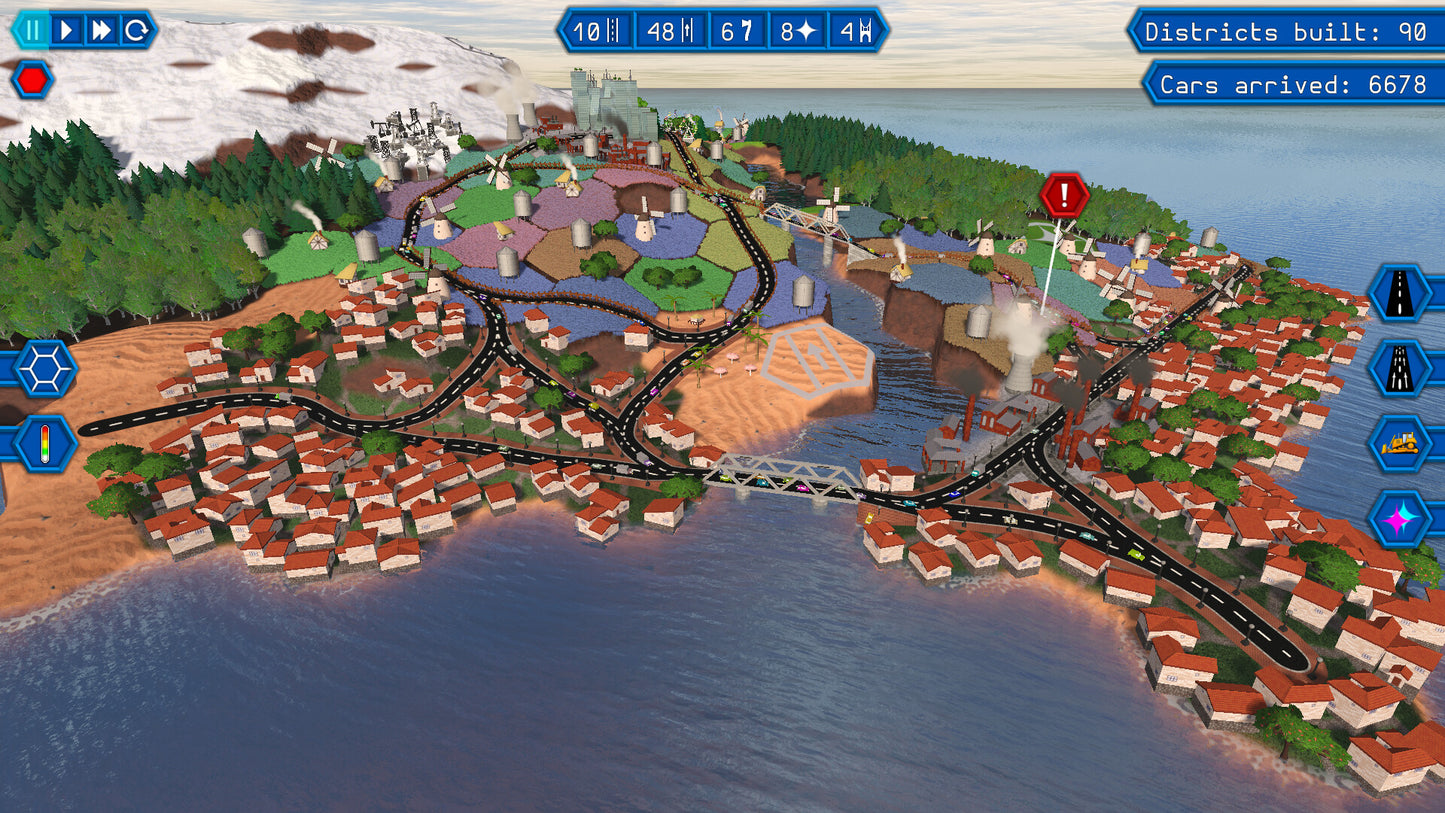Viewport: 1445px width, 813px height.
Task: Choose the multi-lane highway building tool
Action: coord(1400,368)
